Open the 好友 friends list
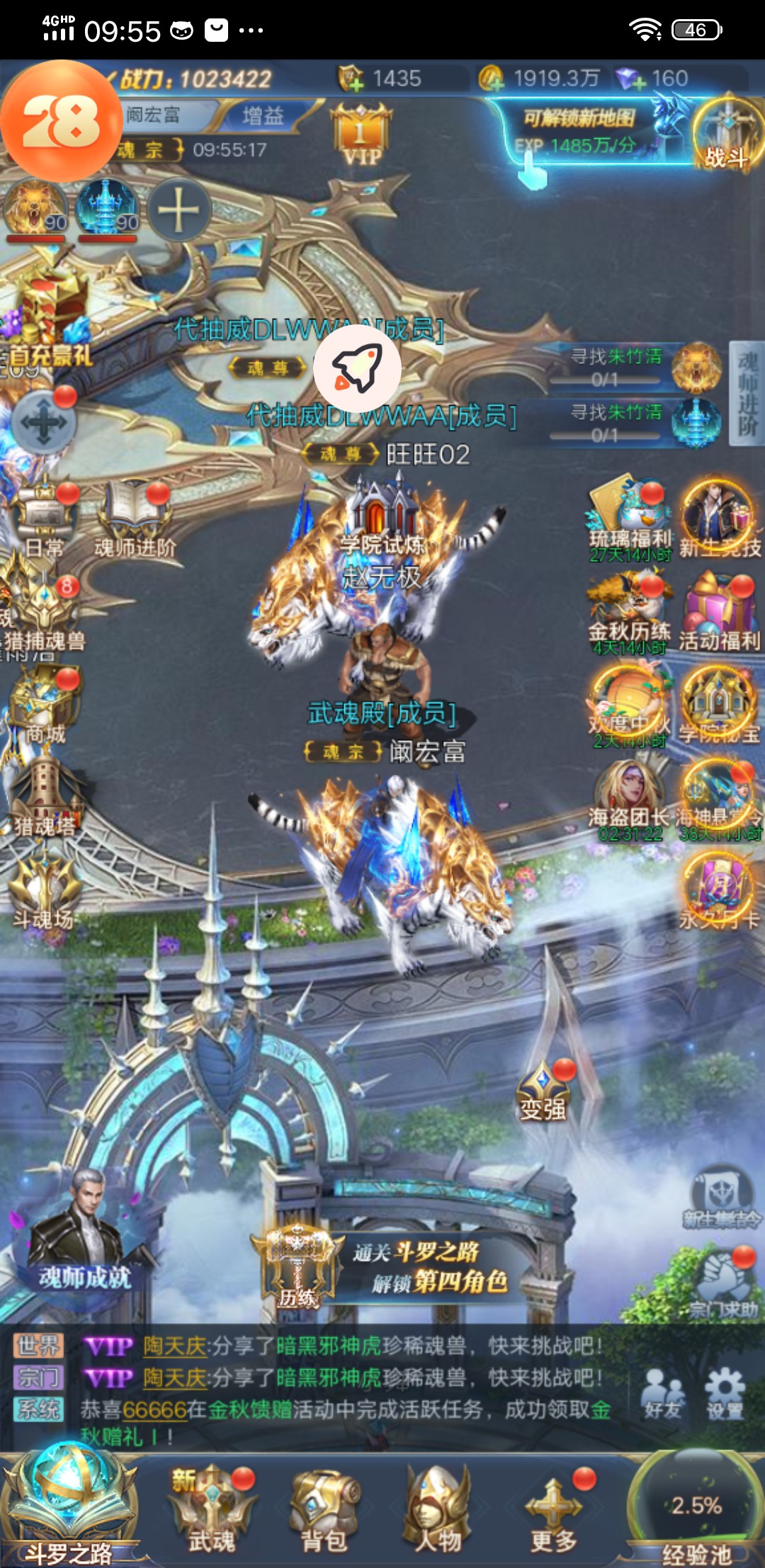Viewport: 765px width, 1568px height. (662, 1394)
